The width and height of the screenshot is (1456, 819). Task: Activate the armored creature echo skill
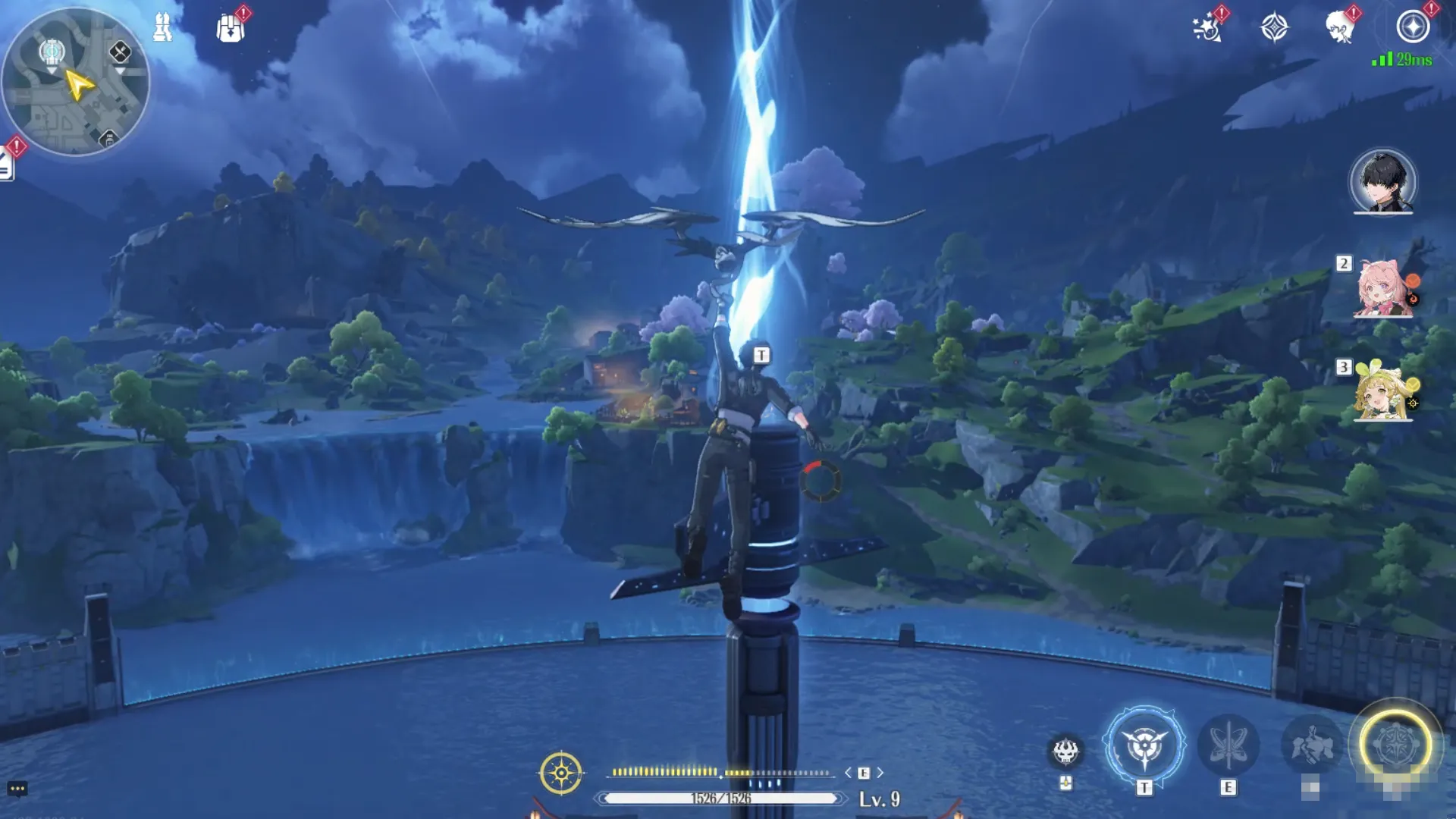tap(1312, 746)
